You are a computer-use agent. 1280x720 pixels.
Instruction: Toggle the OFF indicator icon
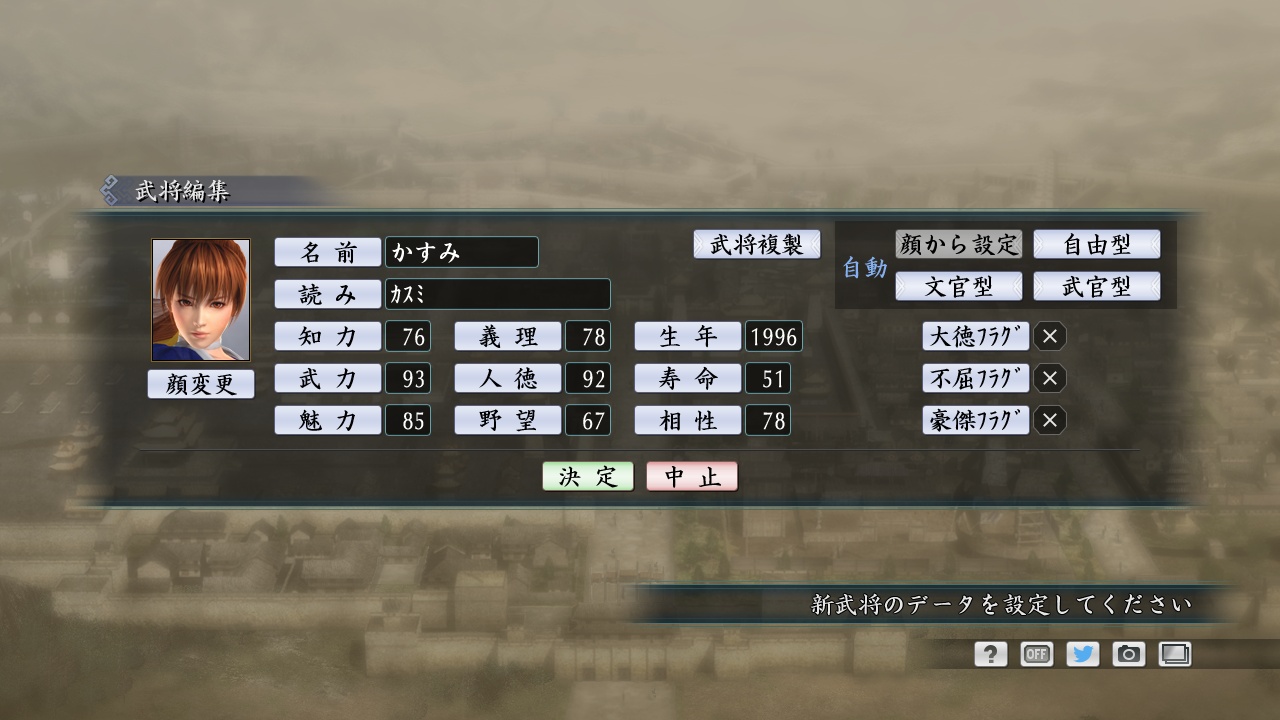(x=1036, y=654)
